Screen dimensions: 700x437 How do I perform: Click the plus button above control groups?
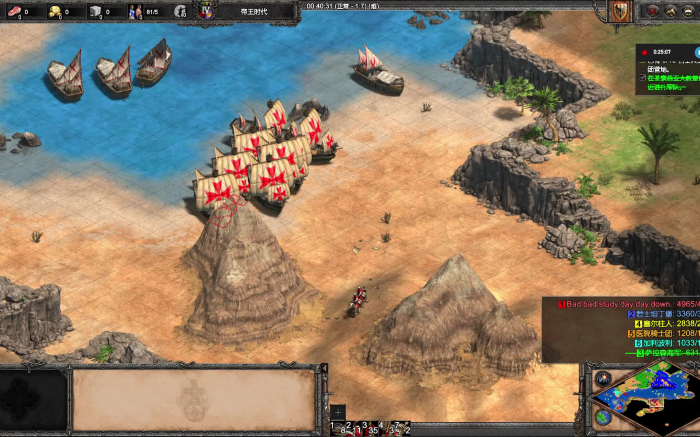click(338, 411)
